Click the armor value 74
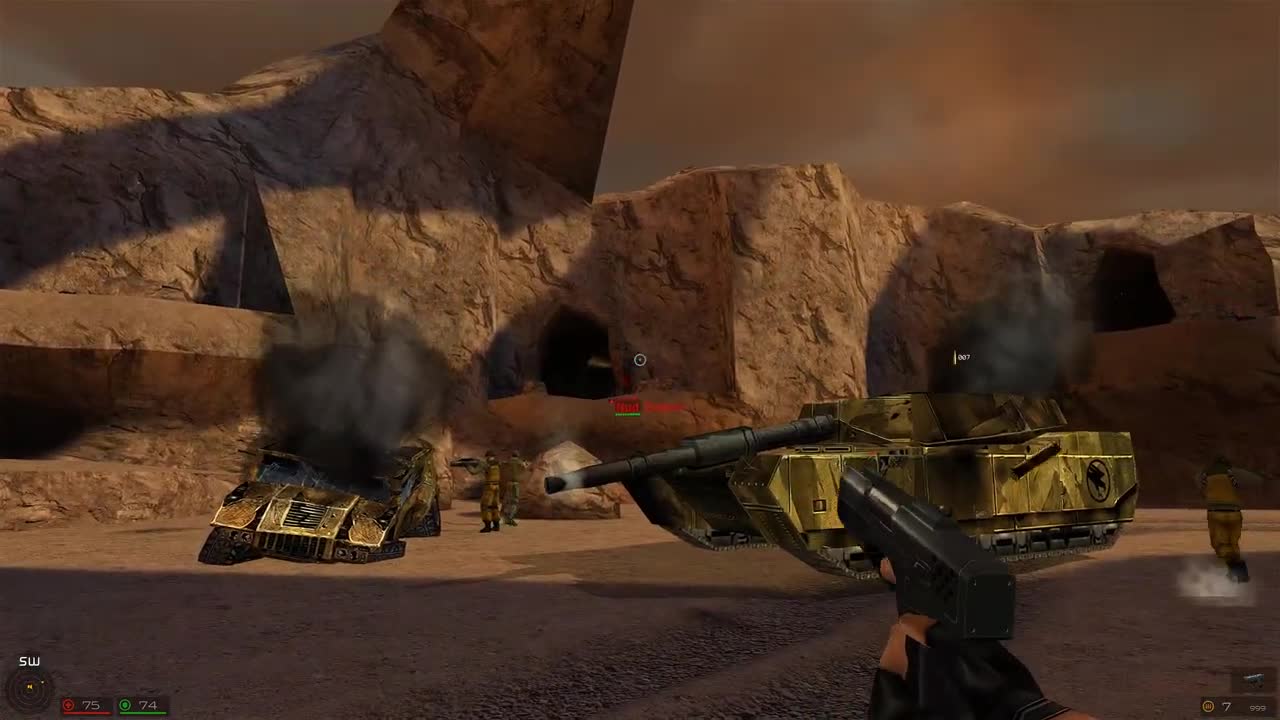This screenshot has width=1280, height=720. pyautogui.click(x=148, y=705)
